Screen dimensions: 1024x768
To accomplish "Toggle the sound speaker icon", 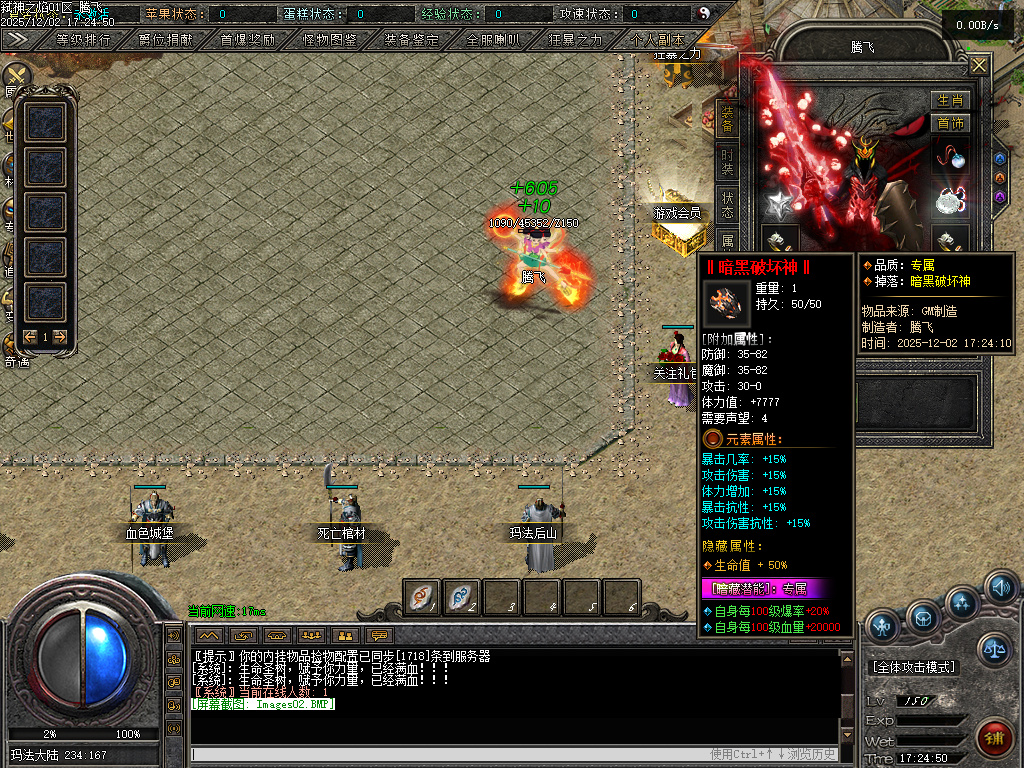I will (1001, 587).
